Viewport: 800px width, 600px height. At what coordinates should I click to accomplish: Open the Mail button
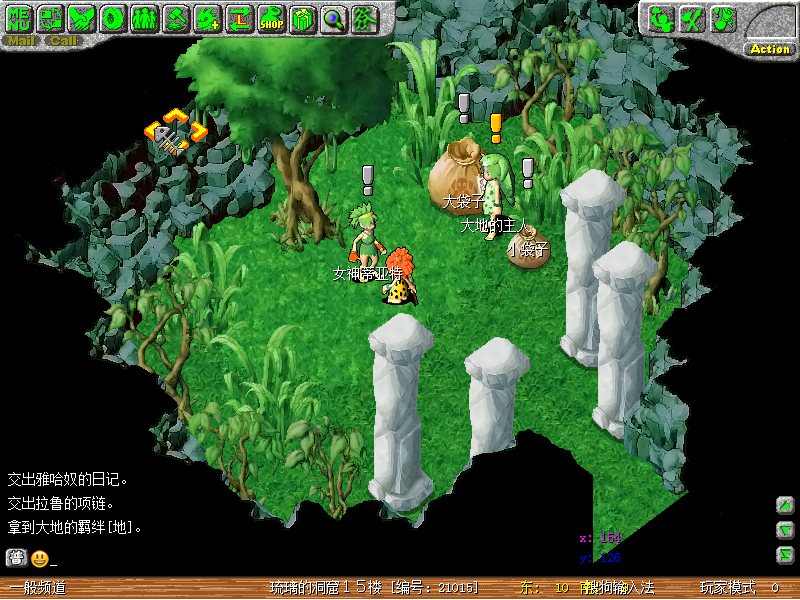tap(22, 41)
